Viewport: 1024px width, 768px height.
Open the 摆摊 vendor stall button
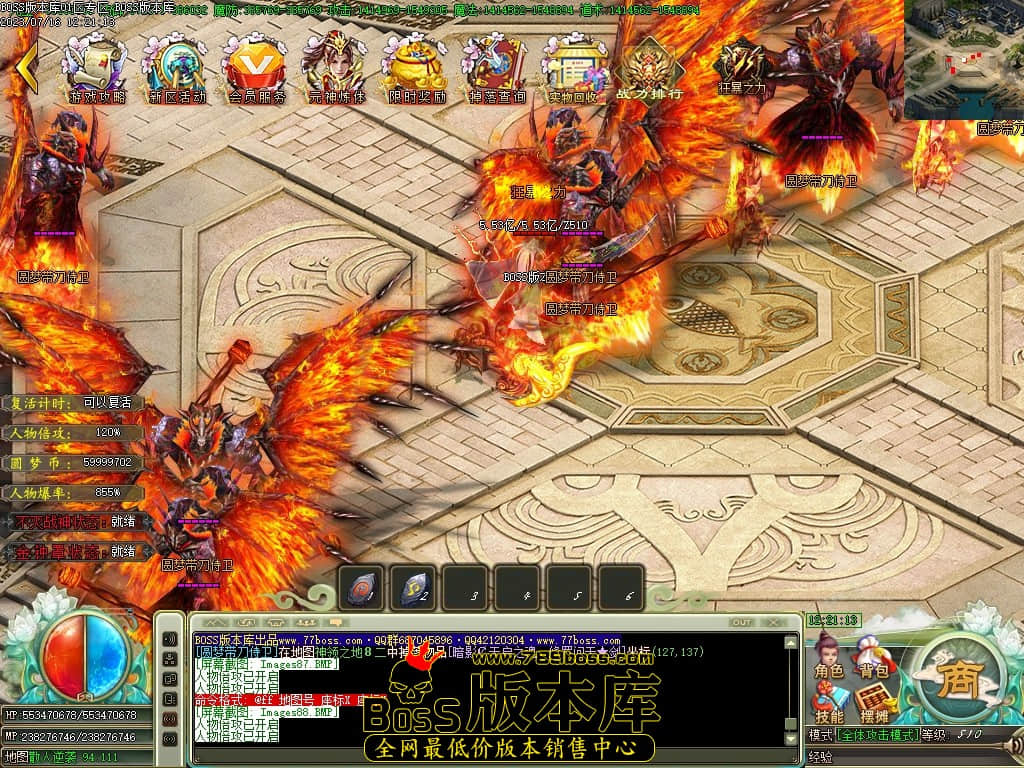[874, 704]
